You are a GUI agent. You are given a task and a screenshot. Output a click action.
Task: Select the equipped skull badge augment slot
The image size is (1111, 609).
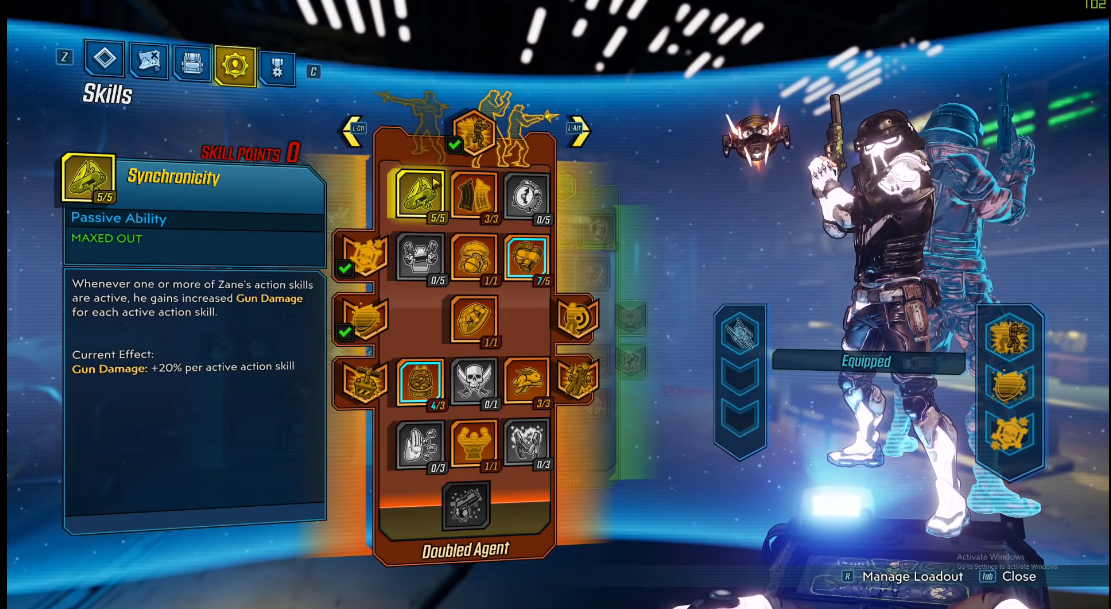(1010, 434)
